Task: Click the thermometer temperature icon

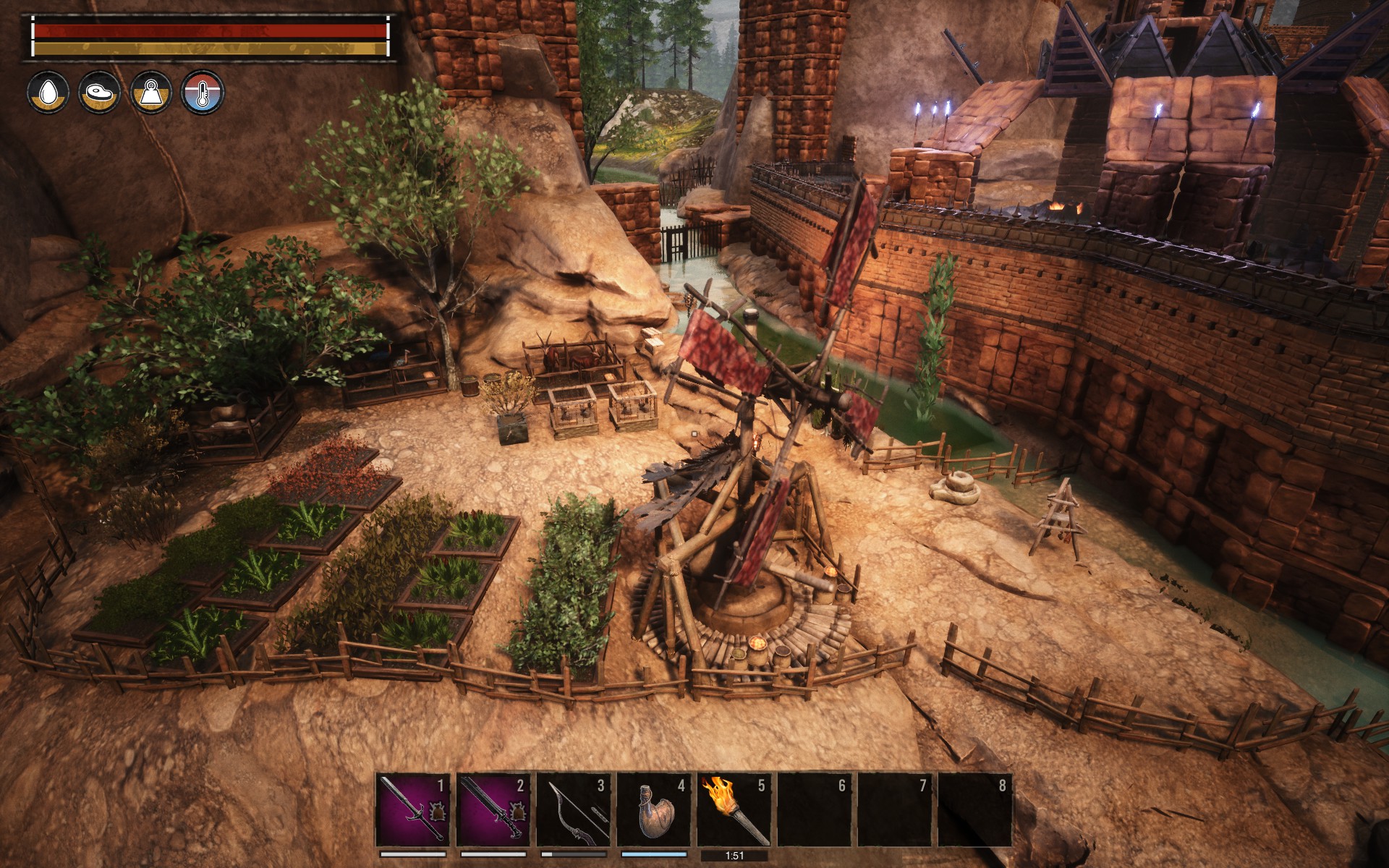Action: (203, 93)
